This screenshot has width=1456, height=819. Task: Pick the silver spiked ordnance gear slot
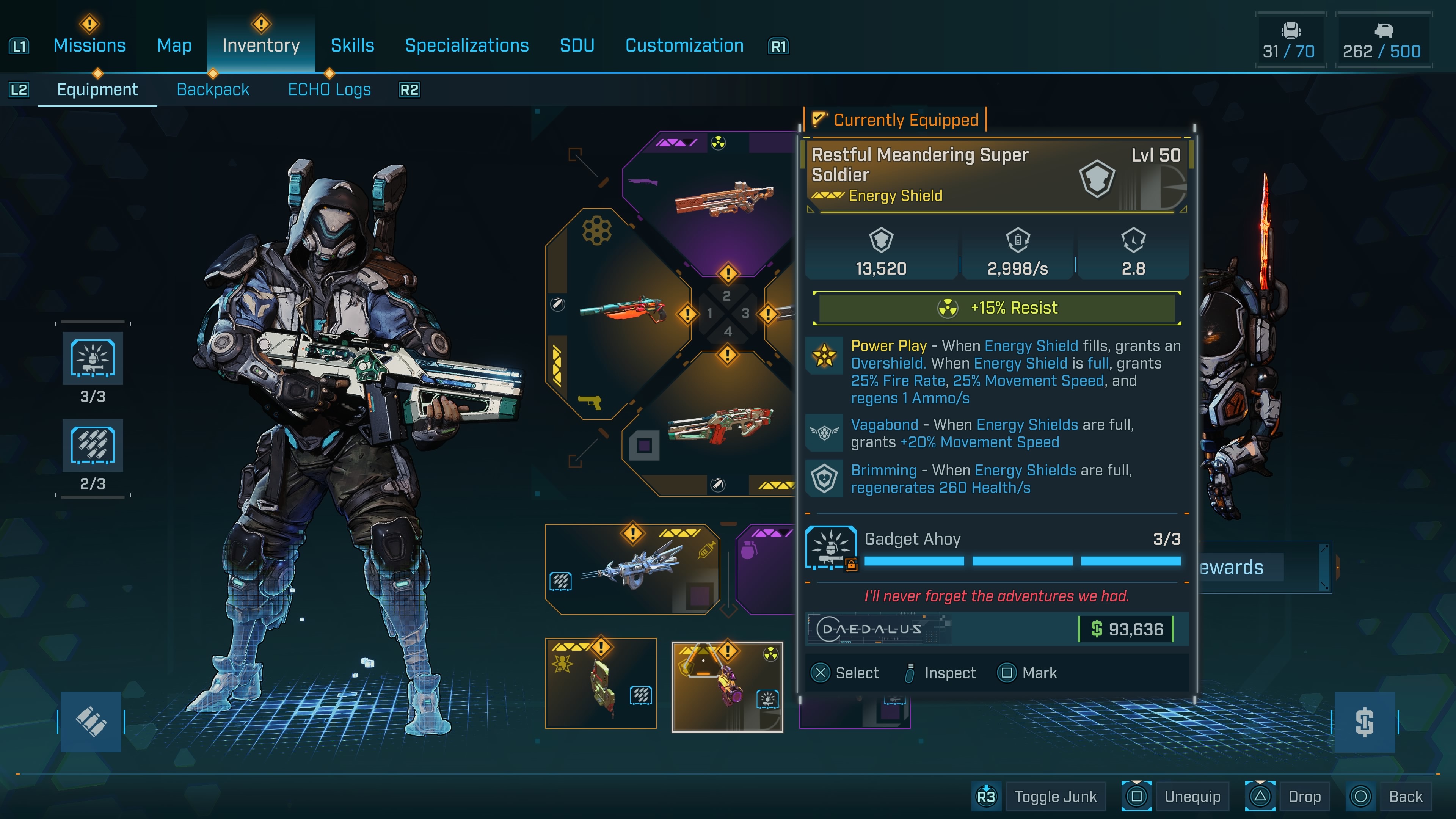632,568
